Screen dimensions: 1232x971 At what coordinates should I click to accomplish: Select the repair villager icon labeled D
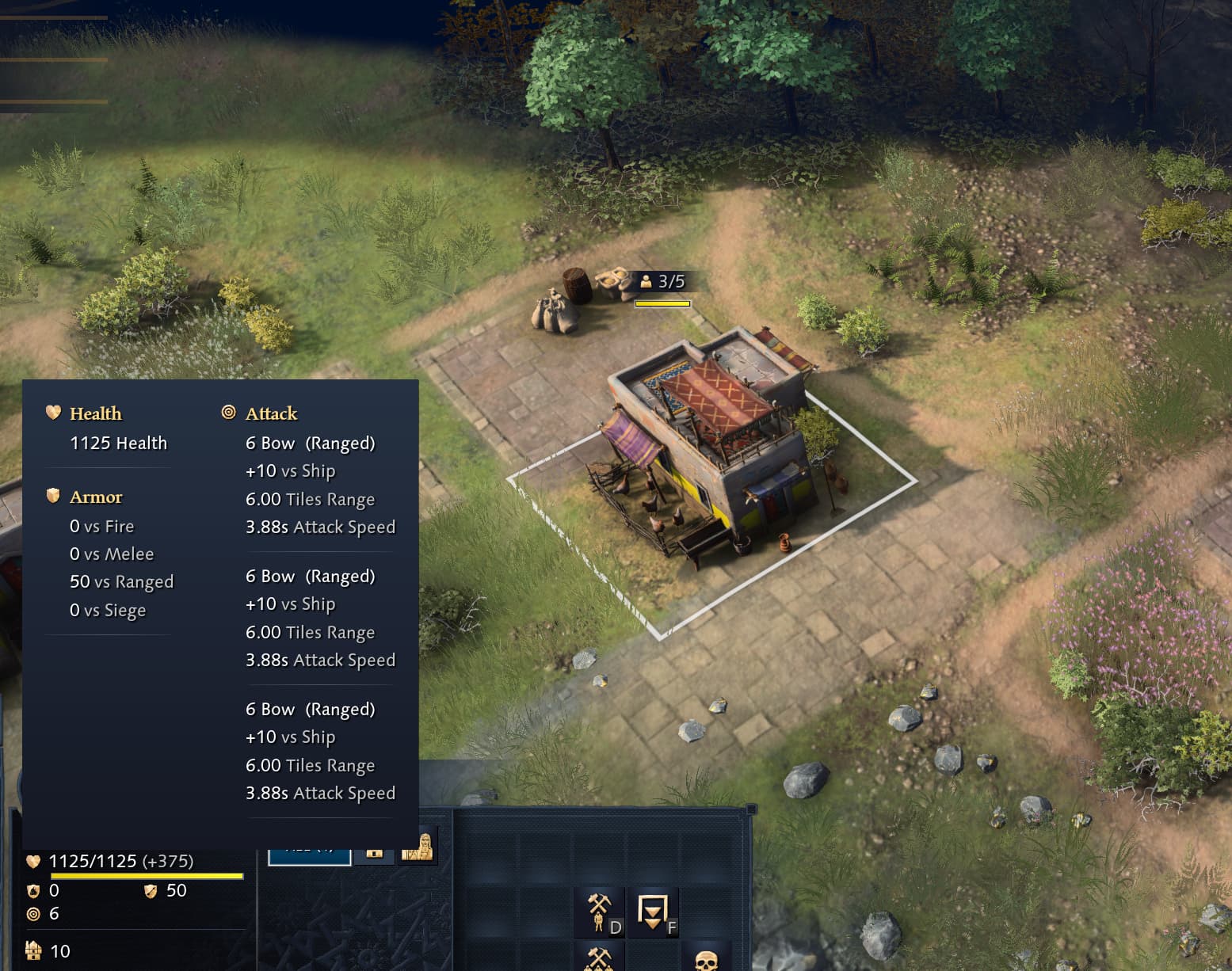(598, 912)
